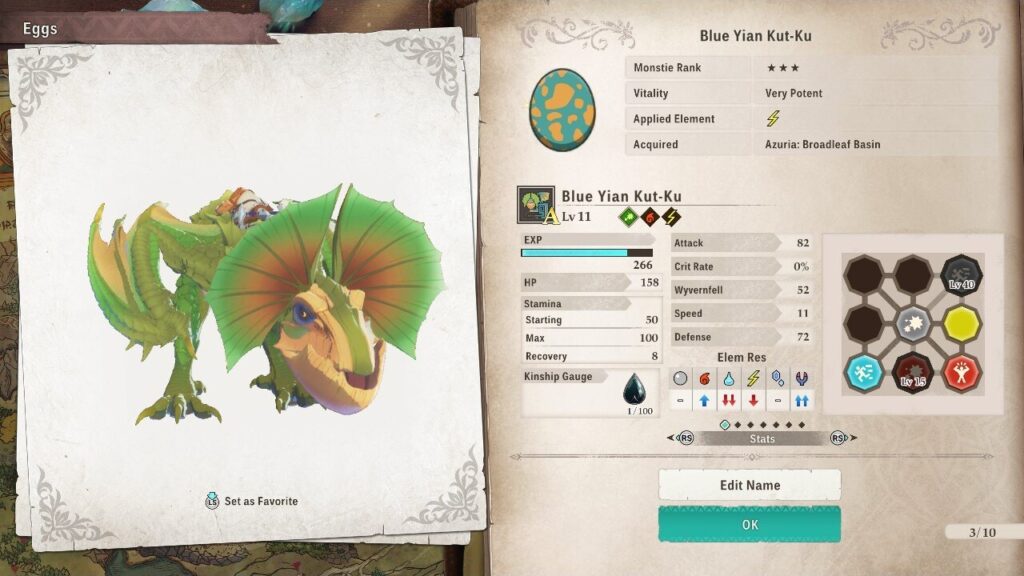Pick the locked Lv 40 gene slot

961,276
